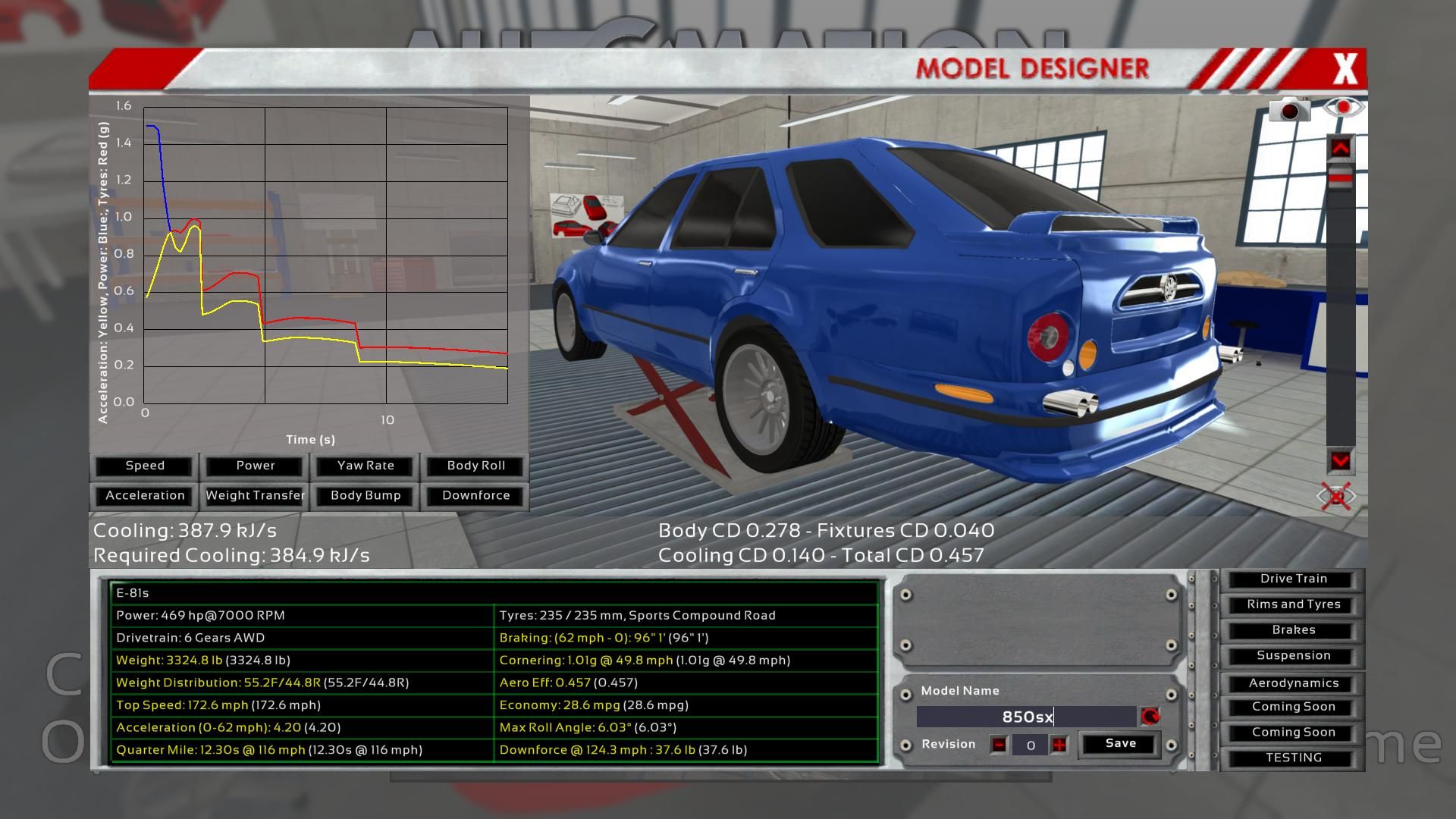The image size is (1456, 819).
Task: Close the Model Designer window
Action: coord(1345,69)
